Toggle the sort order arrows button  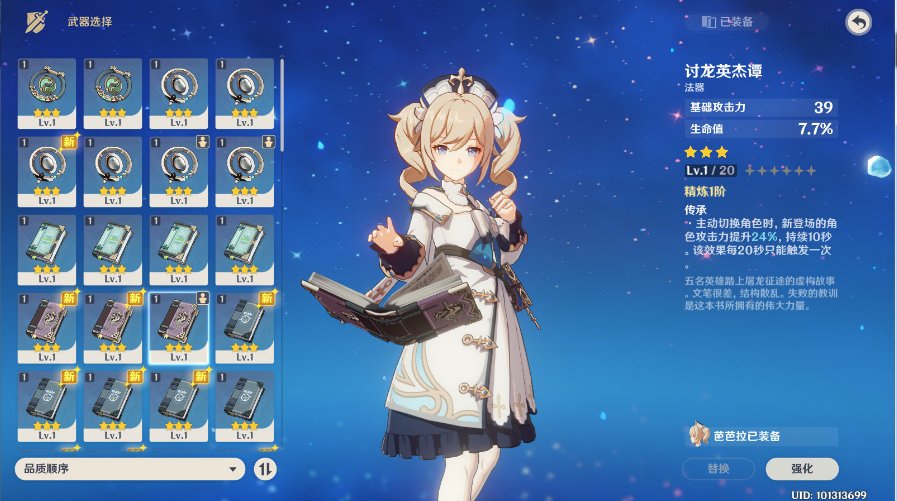click(x=265, y=468)
